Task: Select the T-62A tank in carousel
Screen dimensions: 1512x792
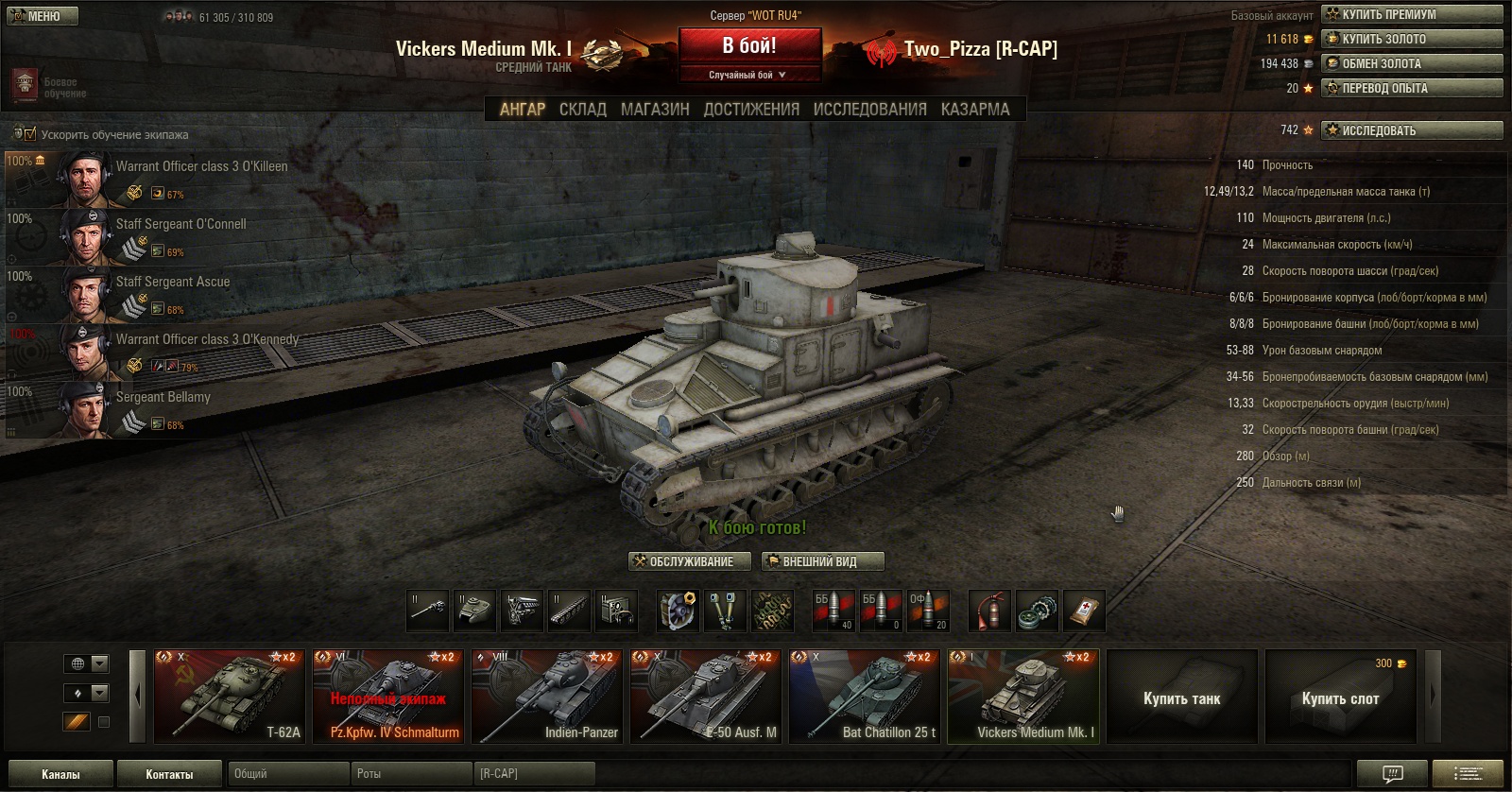Action: click(x=230, y=697)
